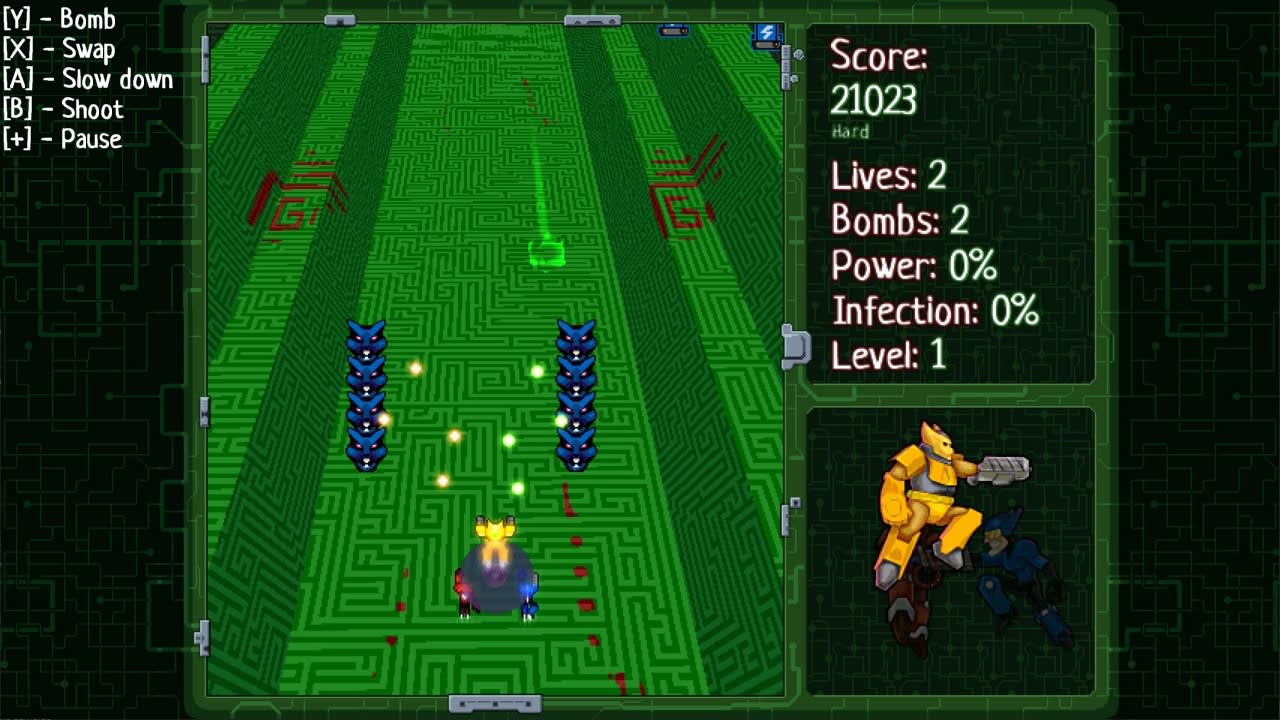Click the [Y] Bomb control hint
Image resolution: width=1280 pixels, height=720 pixels.
pyautogui.click(x=58, y=19)
